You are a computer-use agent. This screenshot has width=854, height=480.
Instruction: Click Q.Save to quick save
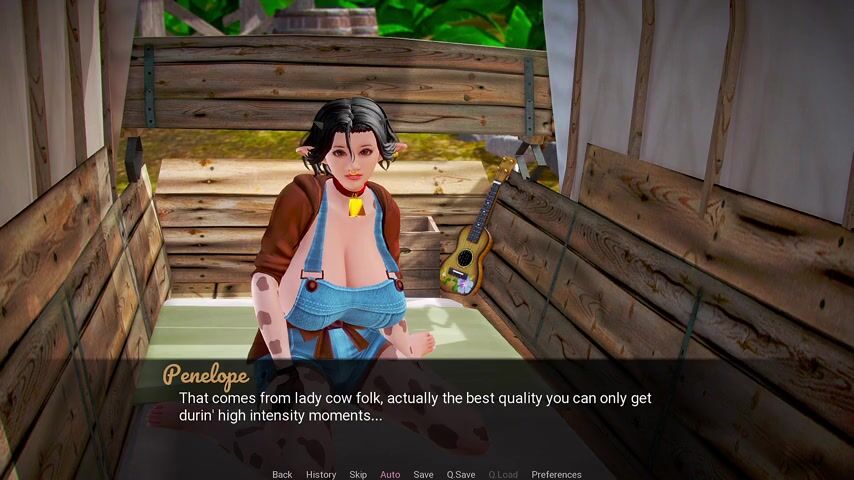pyautogui.click(x=461, y=475)
